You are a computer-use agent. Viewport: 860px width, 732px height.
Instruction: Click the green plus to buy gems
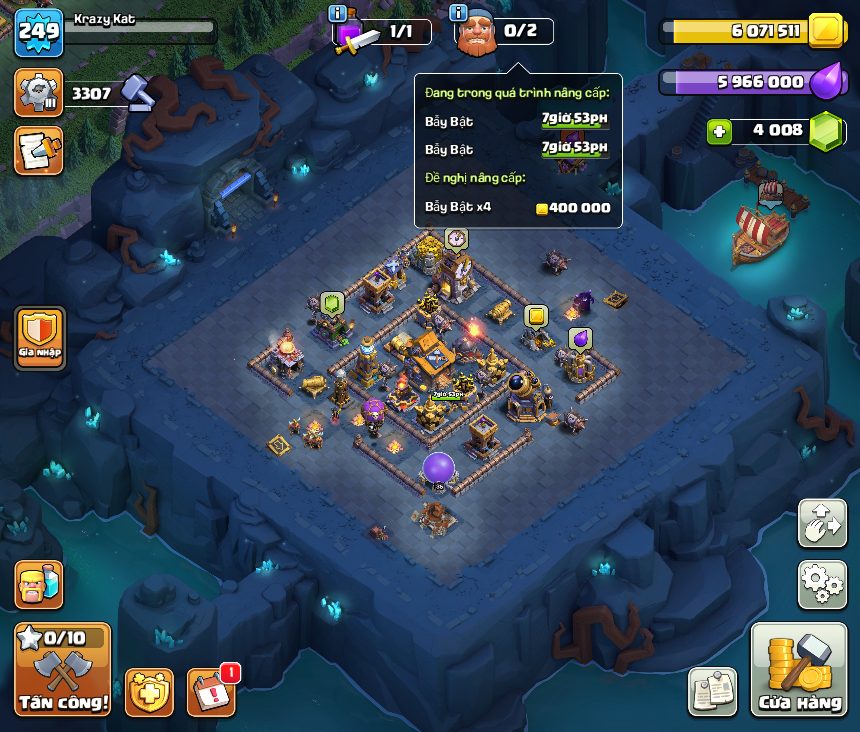719,131
